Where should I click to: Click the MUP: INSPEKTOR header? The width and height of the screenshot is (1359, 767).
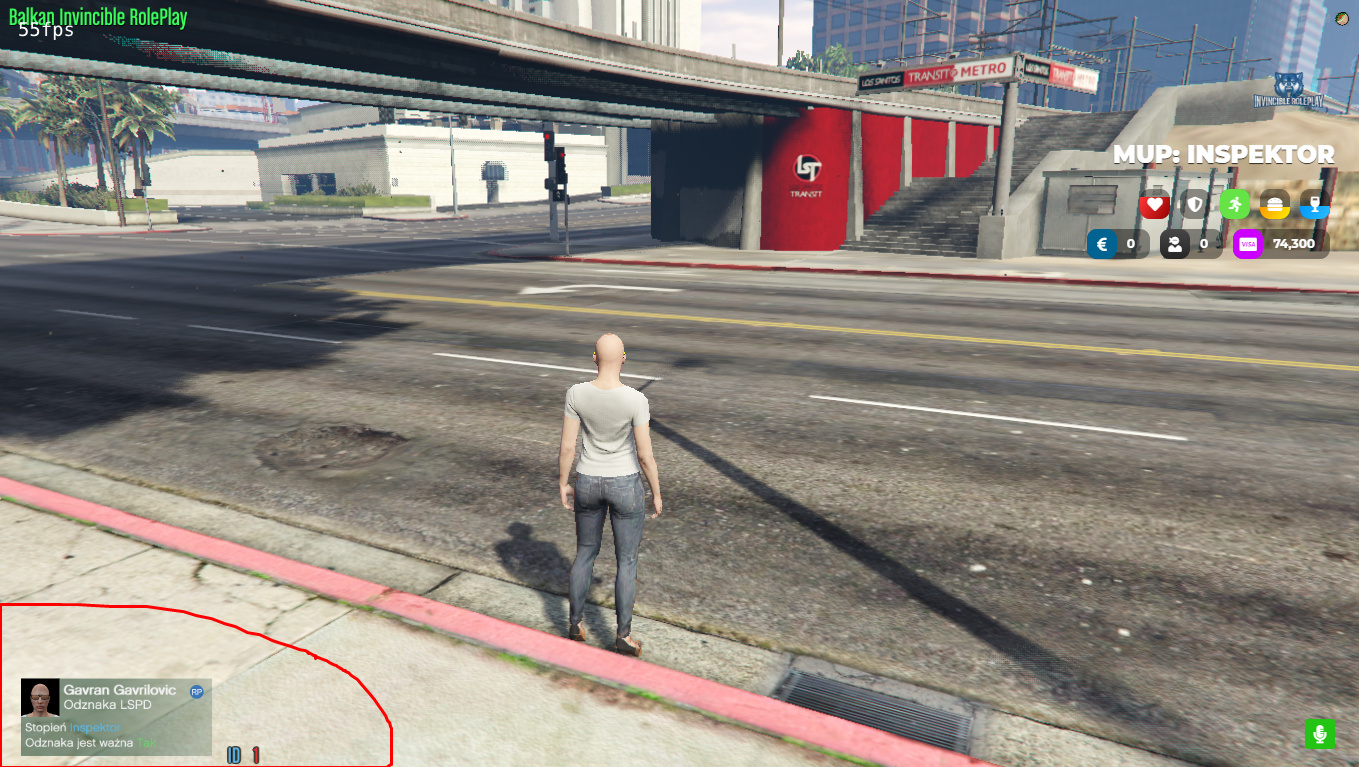(x=1224, y=154)
